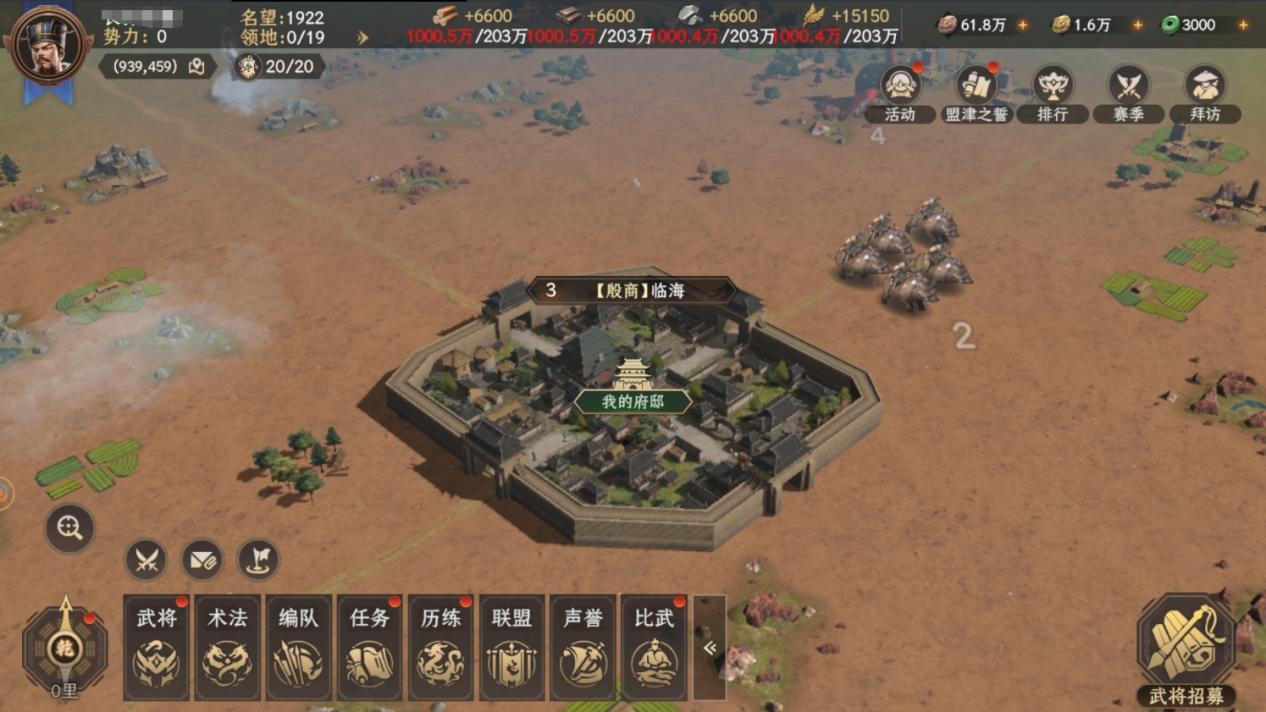Open the 任务 quests menu
The width and height of the screenshot is (1266, 712).
[369, 647]
